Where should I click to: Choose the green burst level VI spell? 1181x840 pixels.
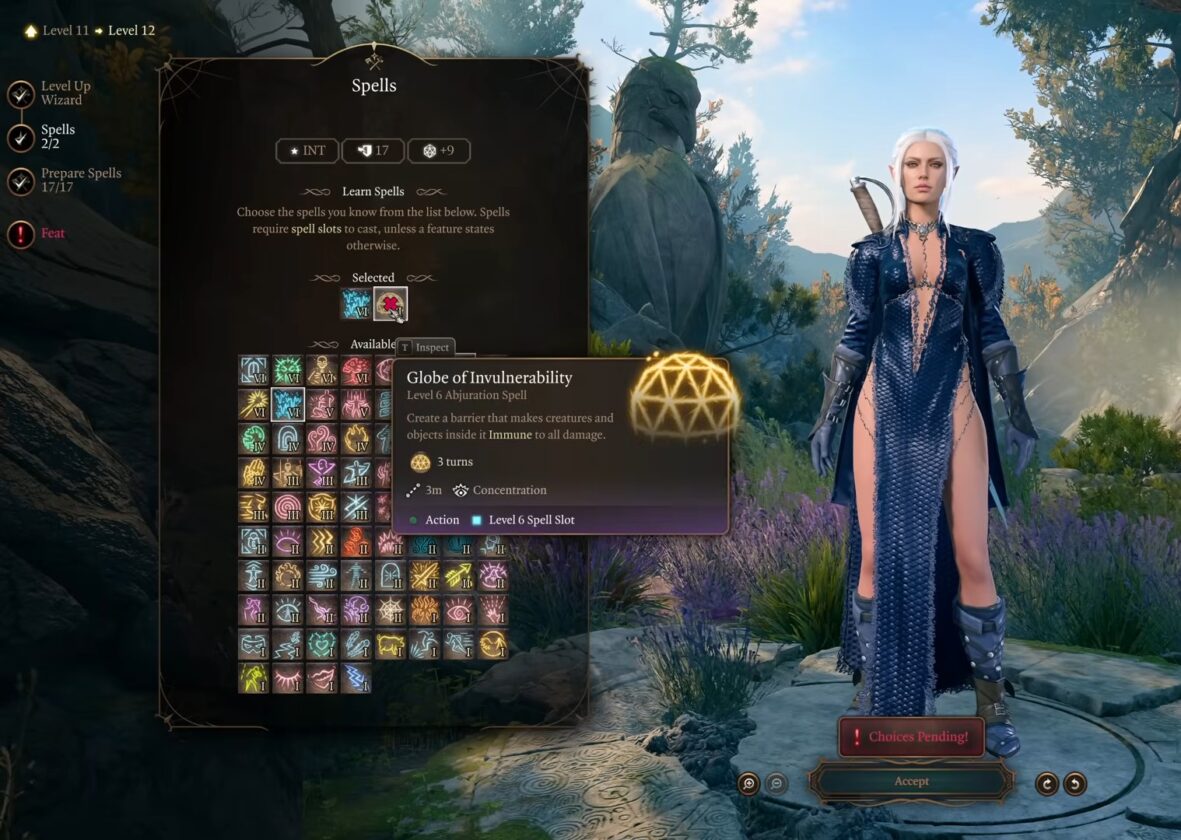tap(288, 371)
